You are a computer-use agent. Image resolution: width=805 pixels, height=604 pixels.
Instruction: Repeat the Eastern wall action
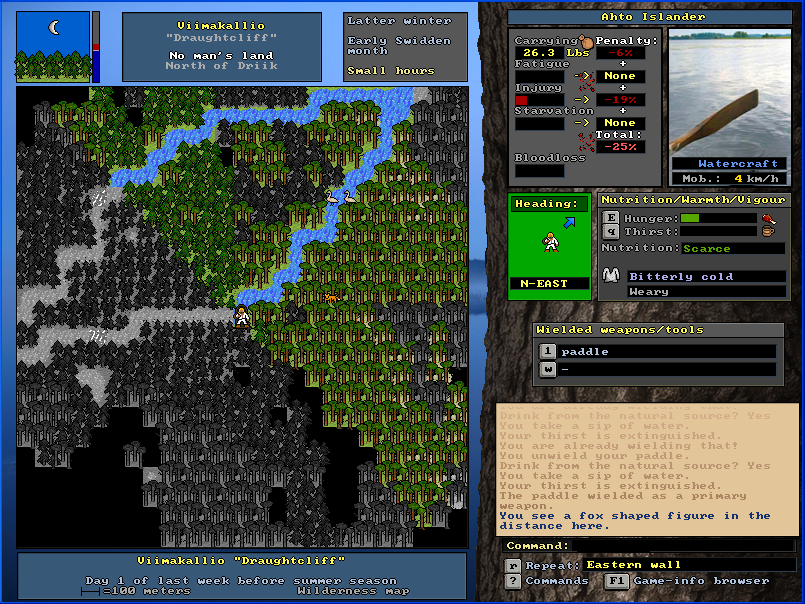513,565
